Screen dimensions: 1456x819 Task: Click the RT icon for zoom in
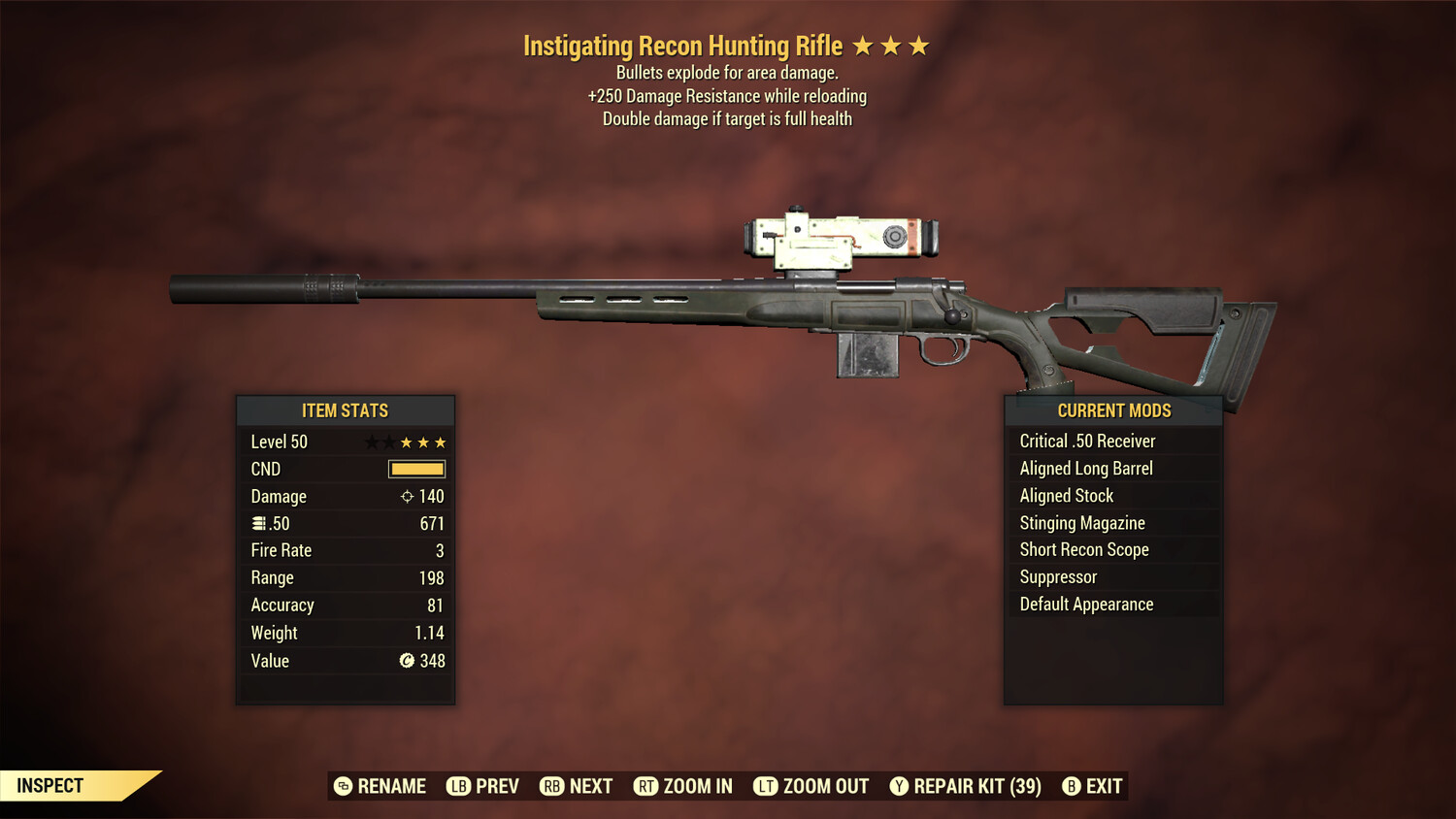click(x=645, y=786)
